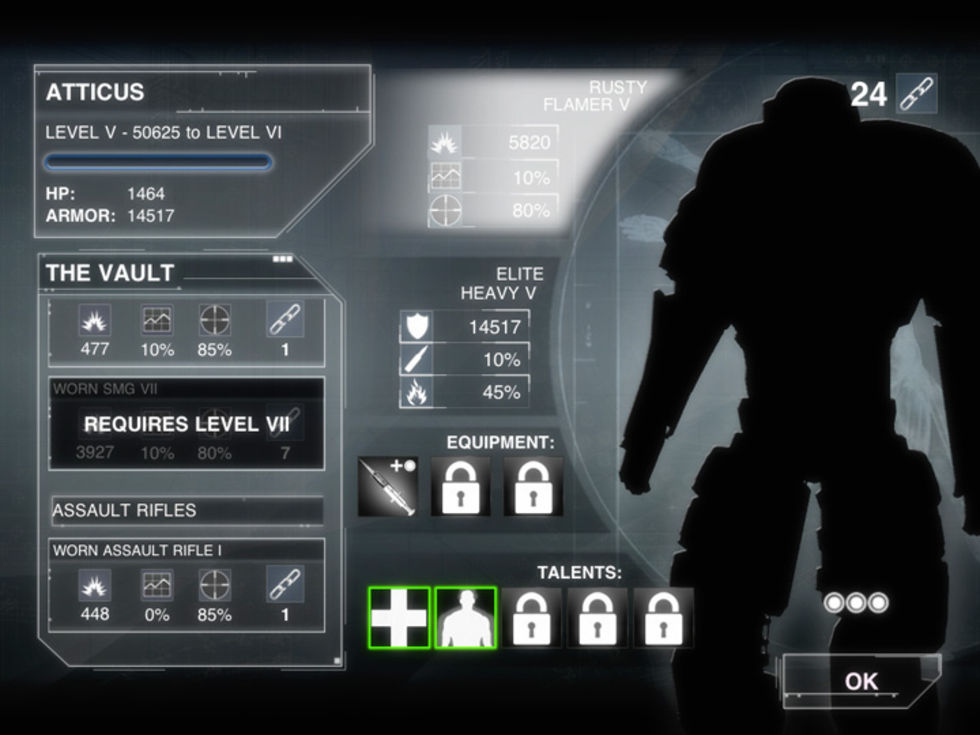Choose the body silhouette talent
The height and width of the screenshot is (735, 980).
coord(465,617)
